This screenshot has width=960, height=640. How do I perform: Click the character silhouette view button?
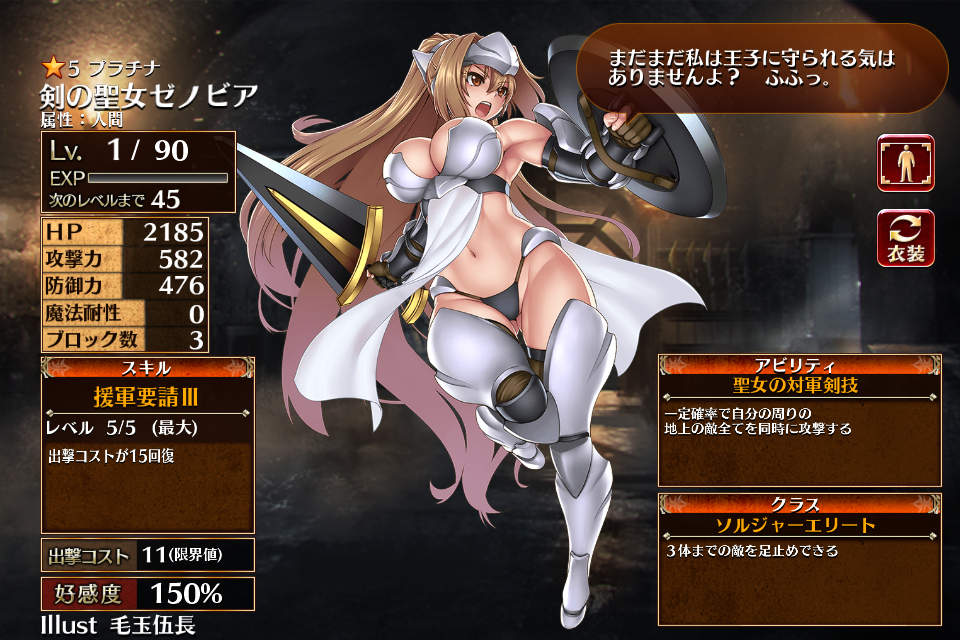[x=905, y=163]
